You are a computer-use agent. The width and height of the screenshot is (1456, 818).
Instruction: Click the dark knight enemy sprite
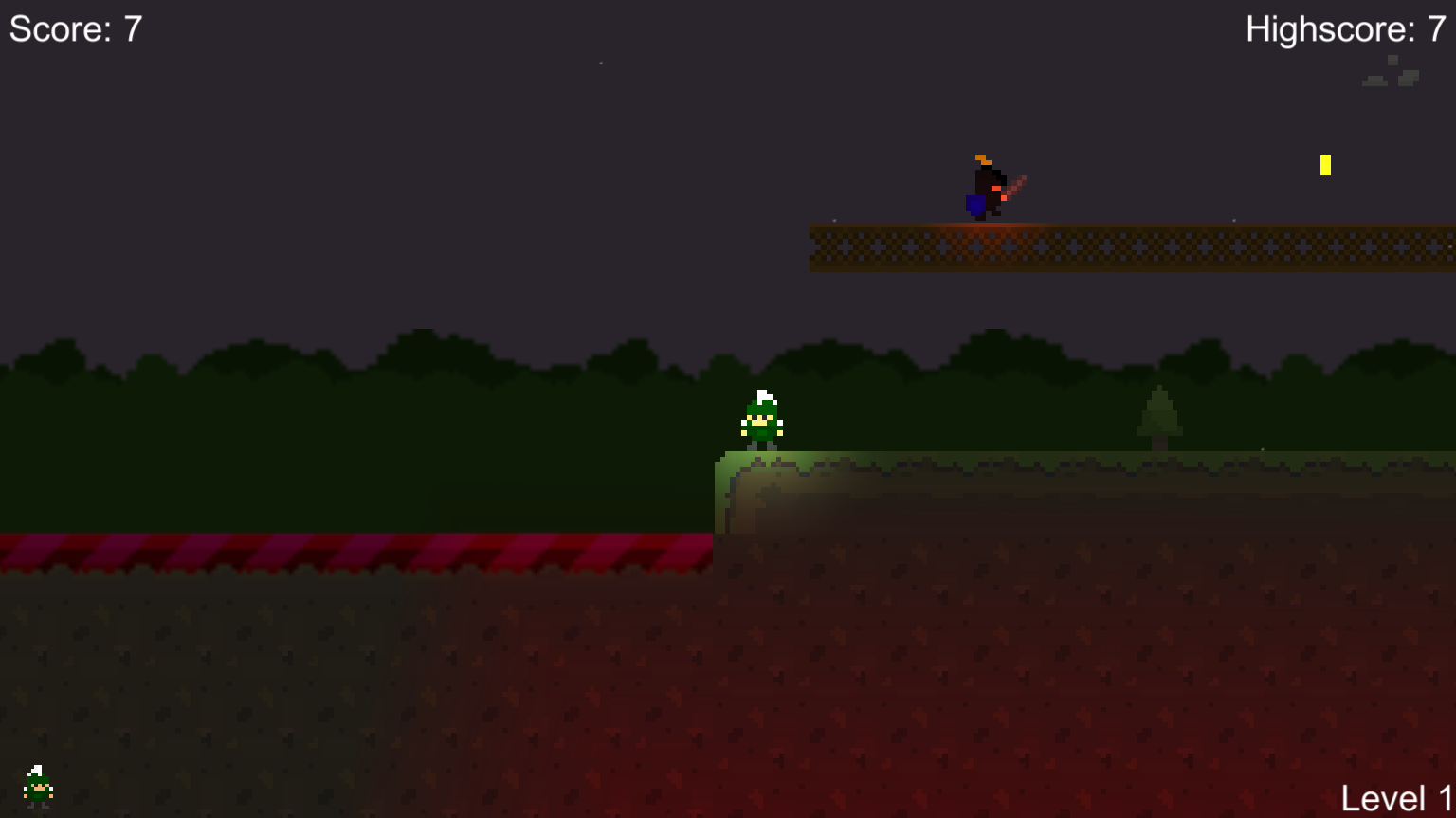986,185
